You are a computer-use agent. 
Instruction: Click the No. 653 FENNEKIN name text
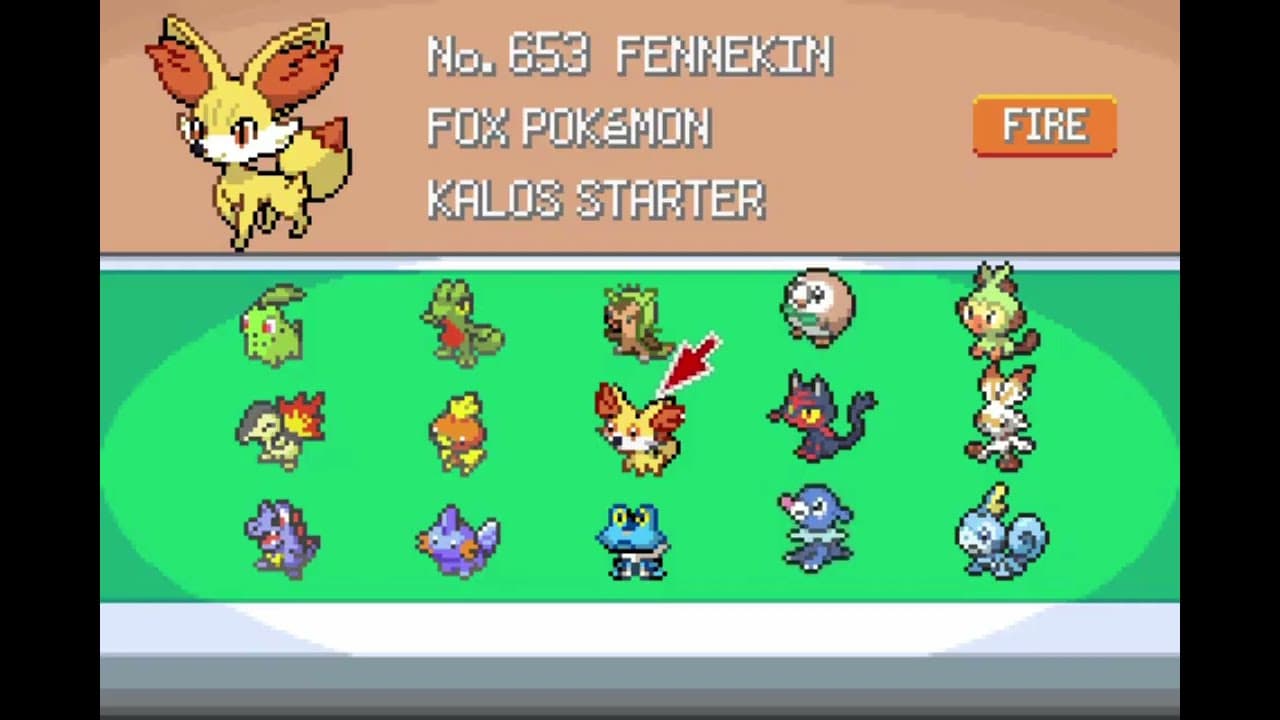(x=628, y=57)
